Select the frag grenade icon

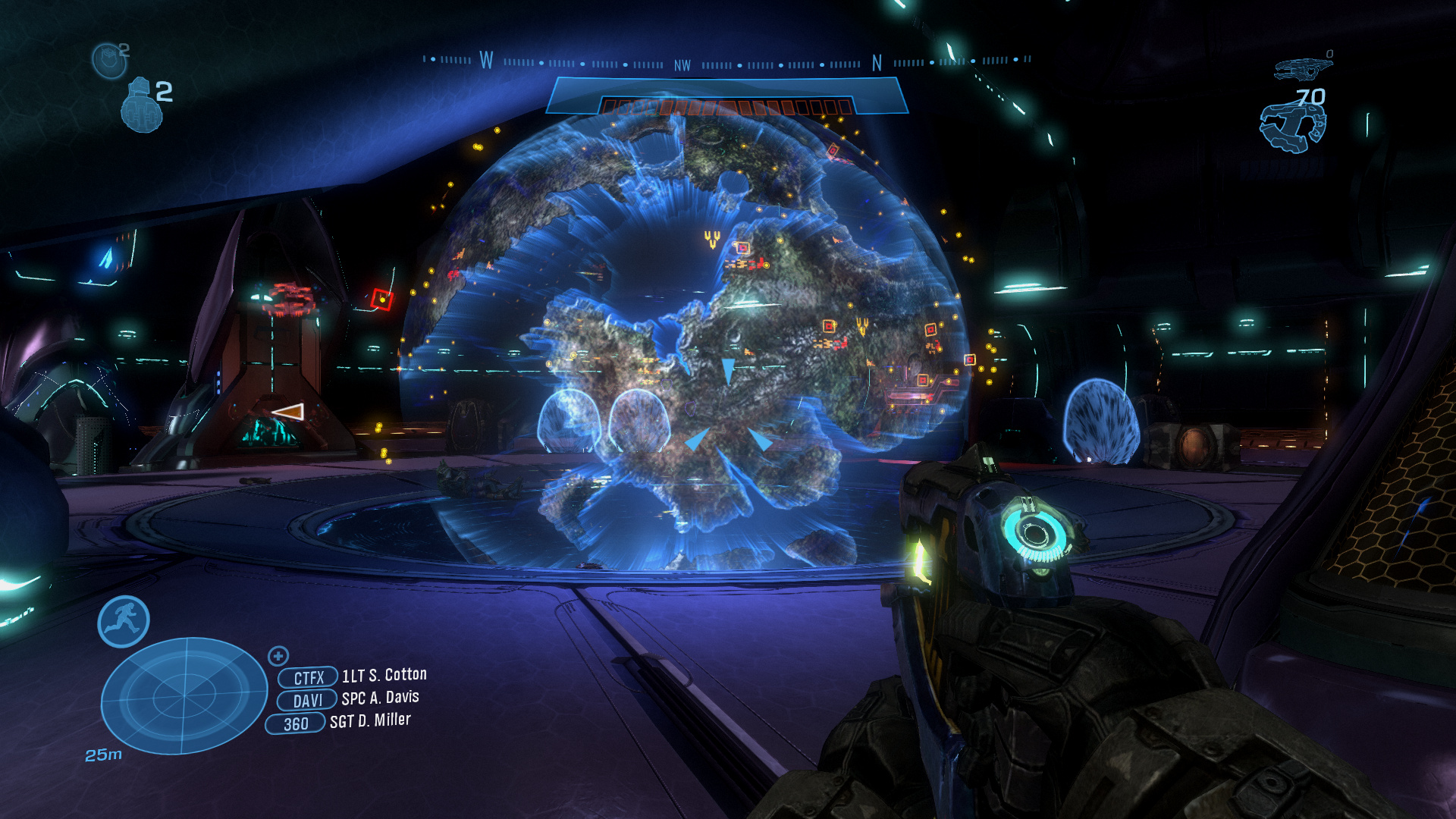142,105
